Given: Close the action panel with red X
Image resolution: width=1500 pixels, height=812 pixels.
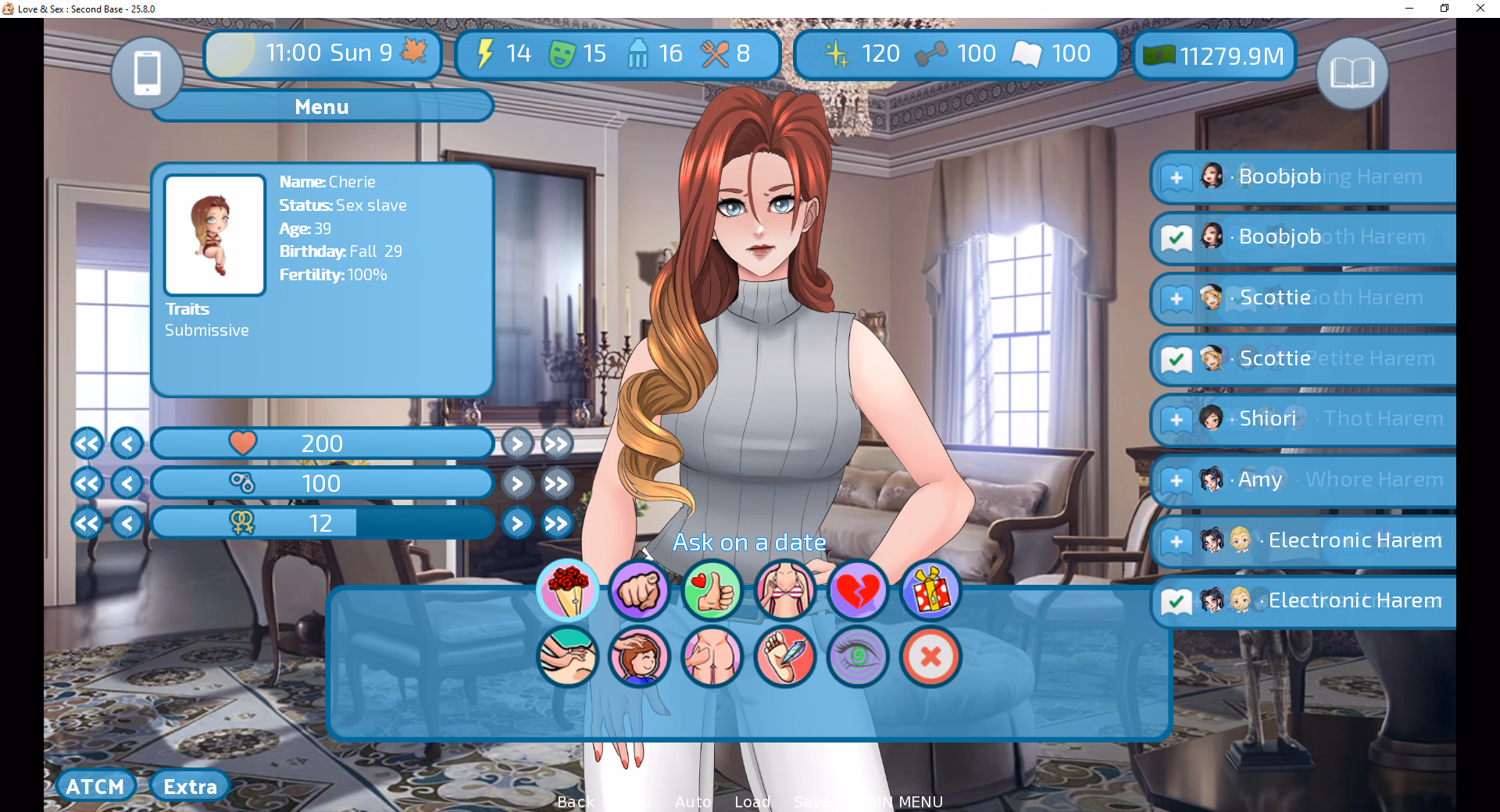Looking at the screenshot, I should (930, 657).
